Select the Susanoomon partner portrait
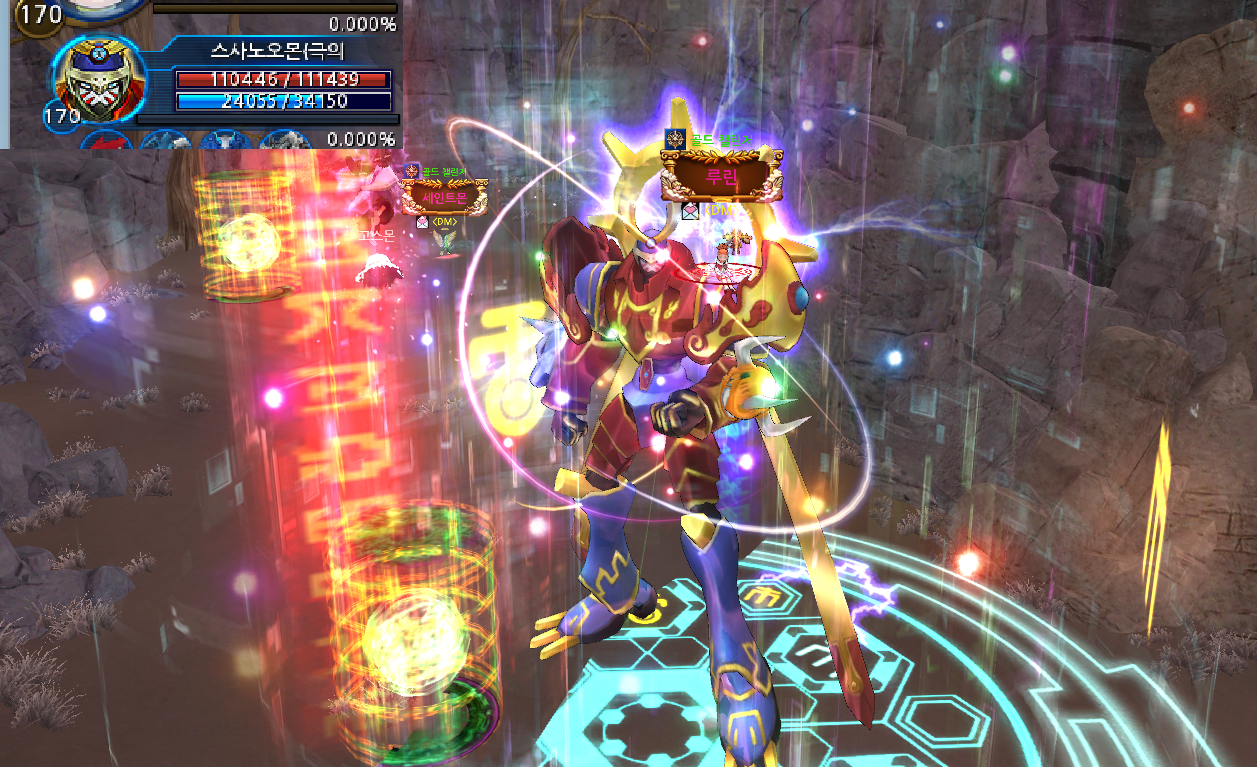Screen dimensions: 1257x767 (100, 81)
